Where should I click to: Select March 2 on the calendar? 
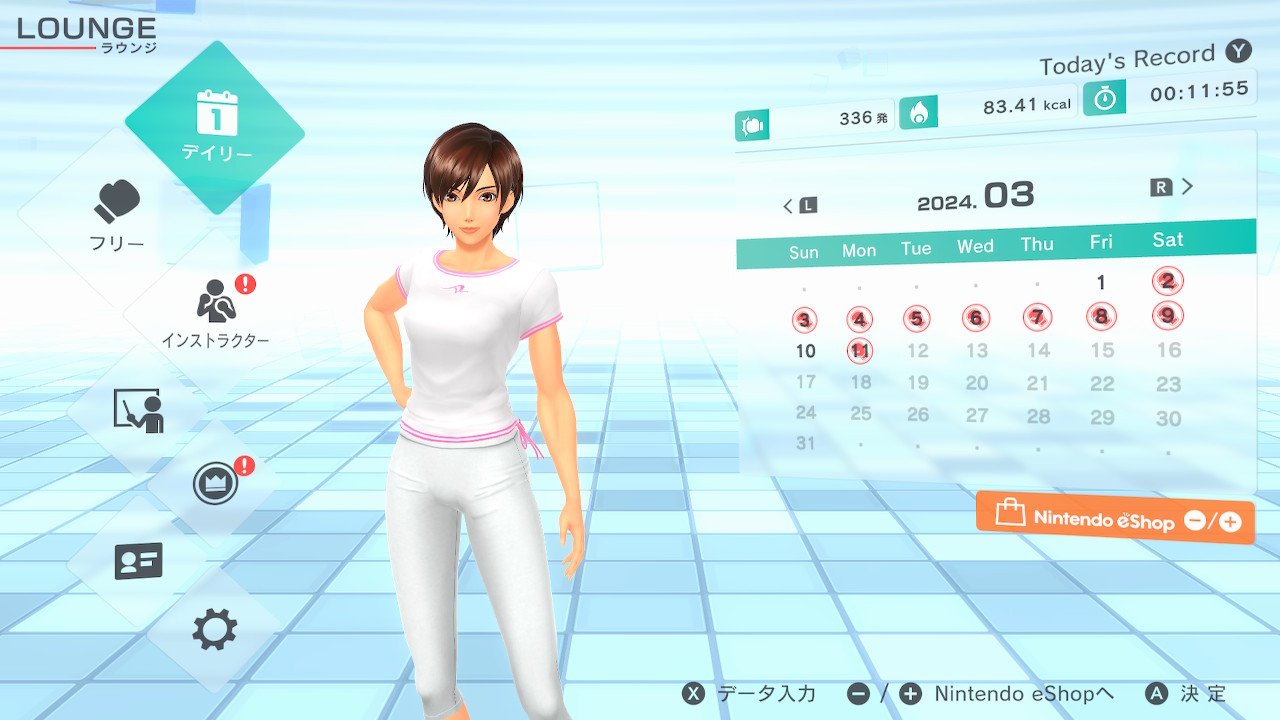point(1167,281)
